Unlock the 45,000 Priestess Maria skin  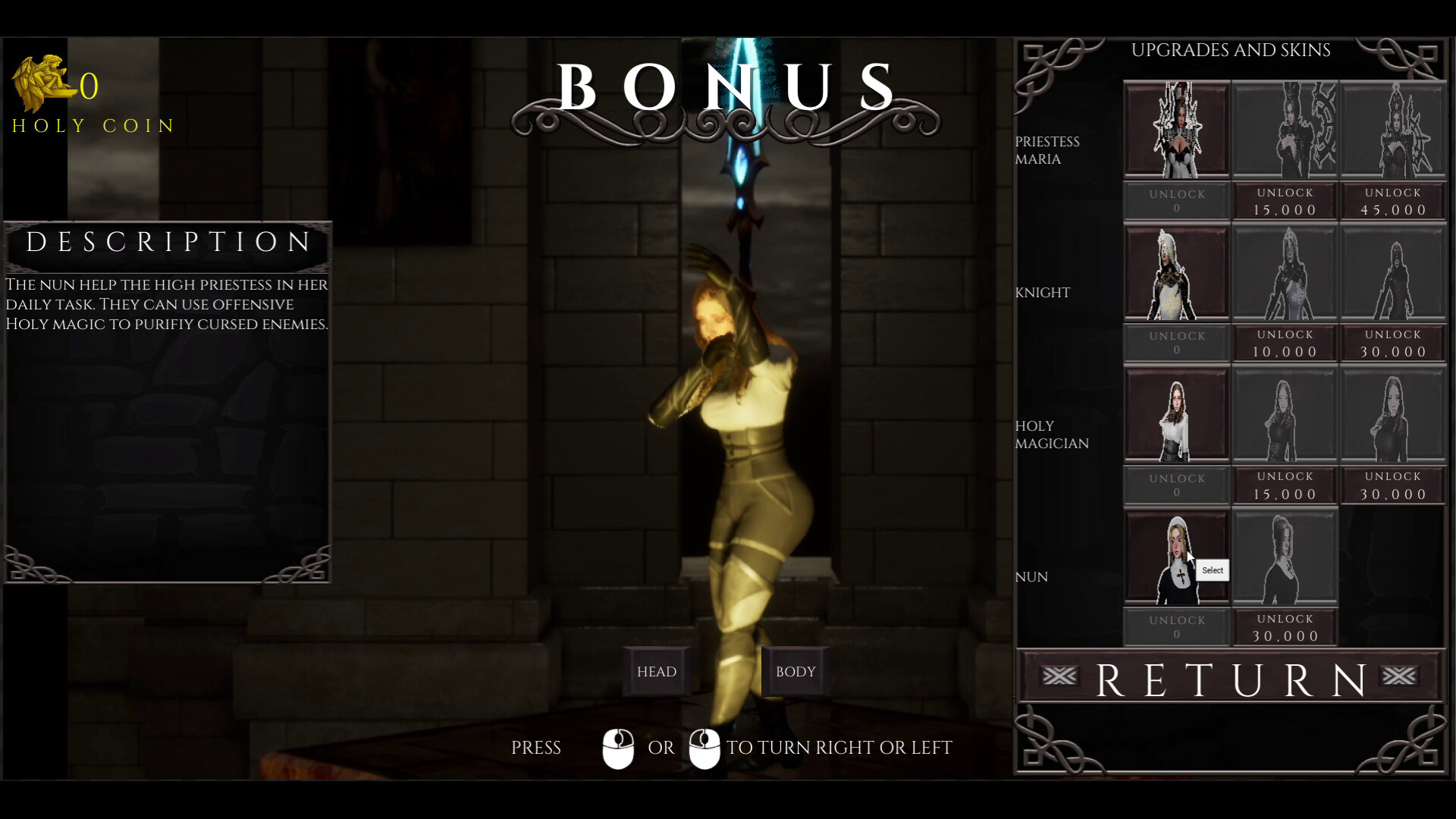(1393, 202)
